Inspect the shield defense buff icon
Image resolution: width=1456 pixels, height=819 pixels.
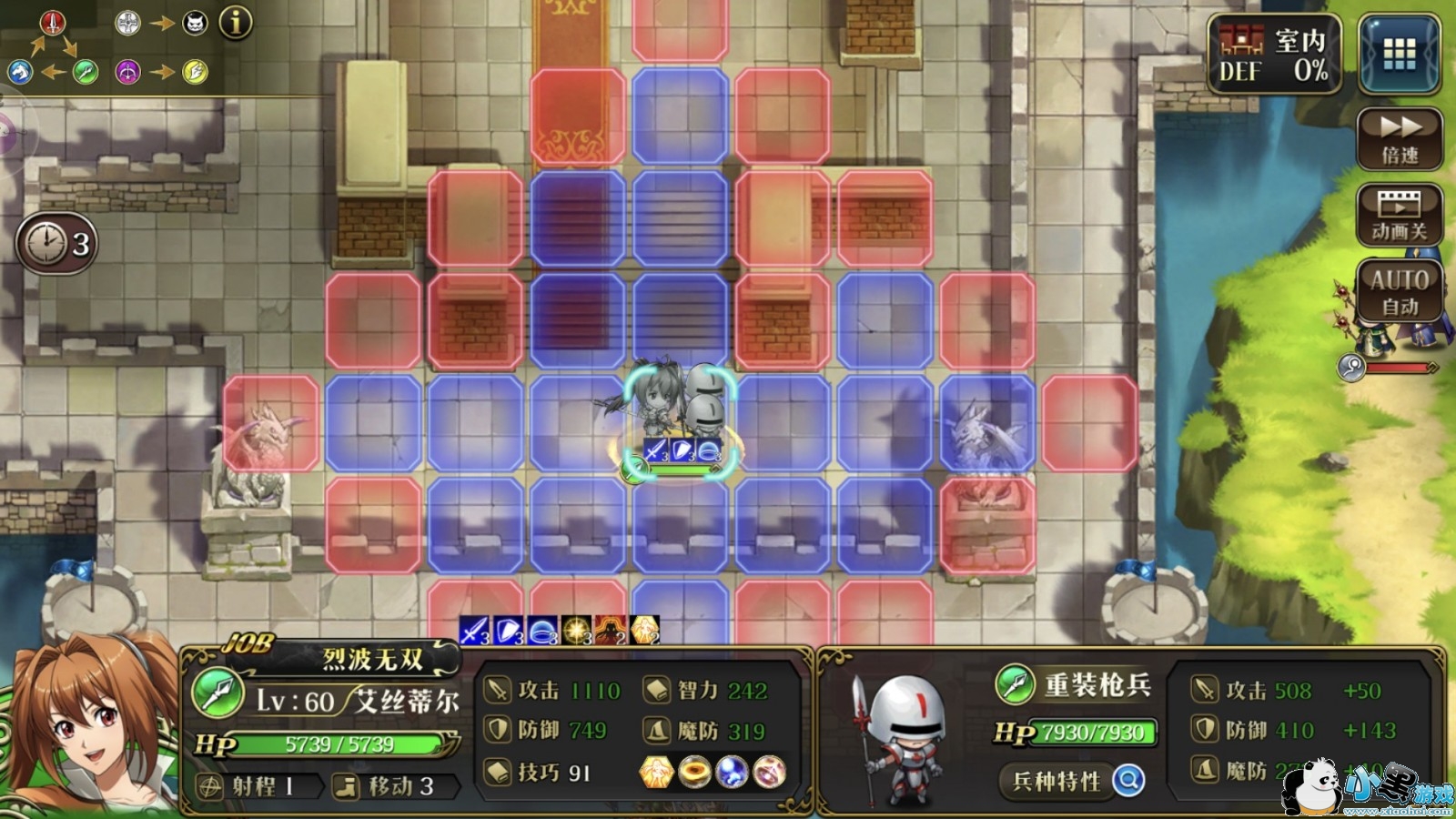tap(509, 630)
